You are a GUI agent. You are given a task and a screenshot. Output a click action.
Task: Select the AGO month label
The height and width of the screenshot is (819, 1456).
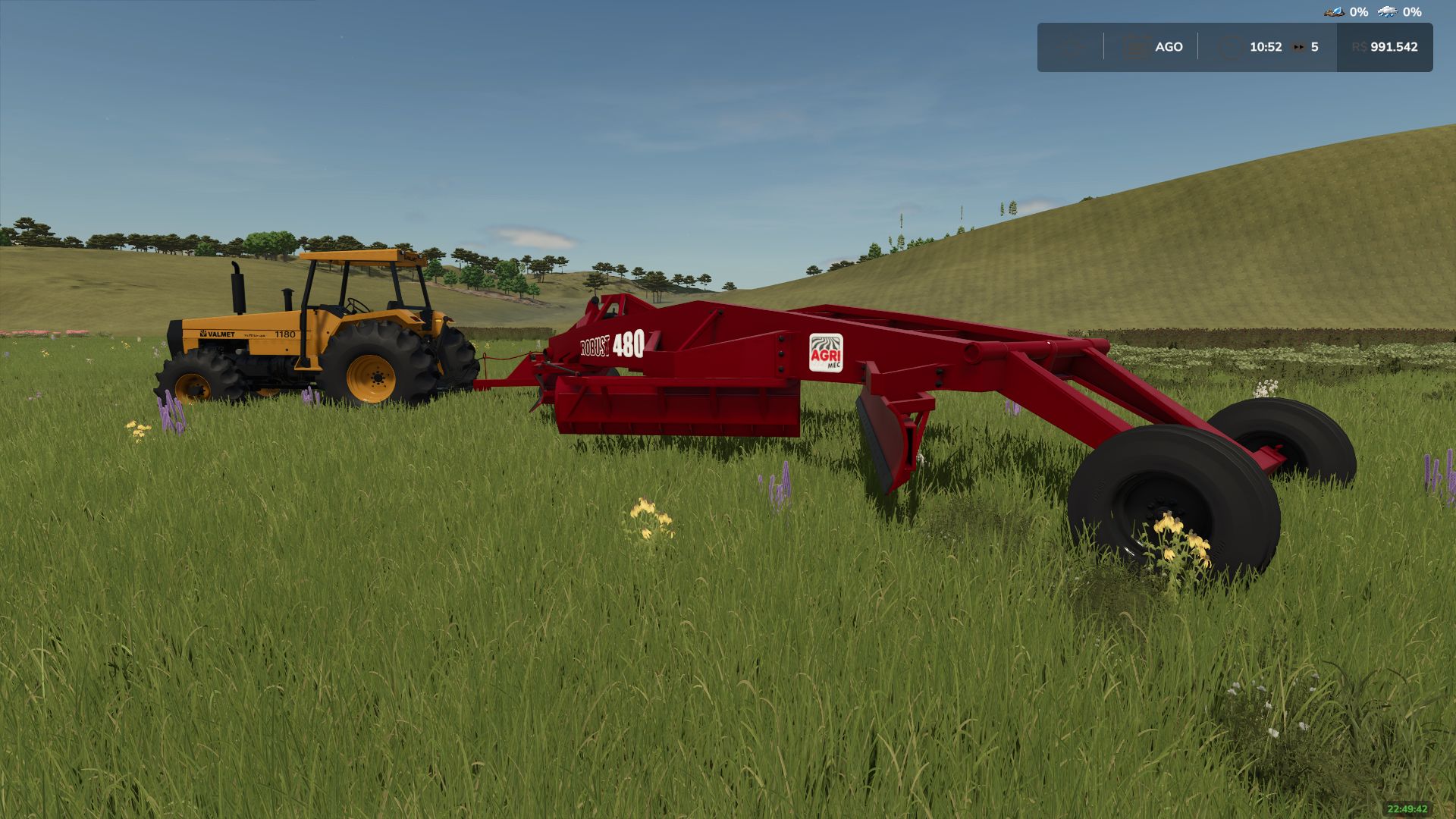tap(1169, 46)
